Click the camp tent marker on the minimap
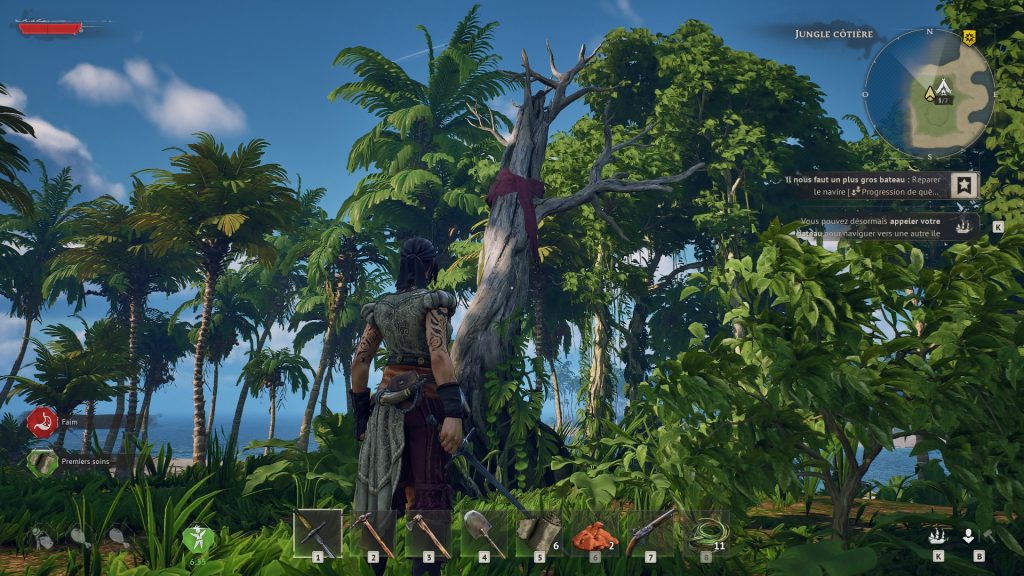 930,93
